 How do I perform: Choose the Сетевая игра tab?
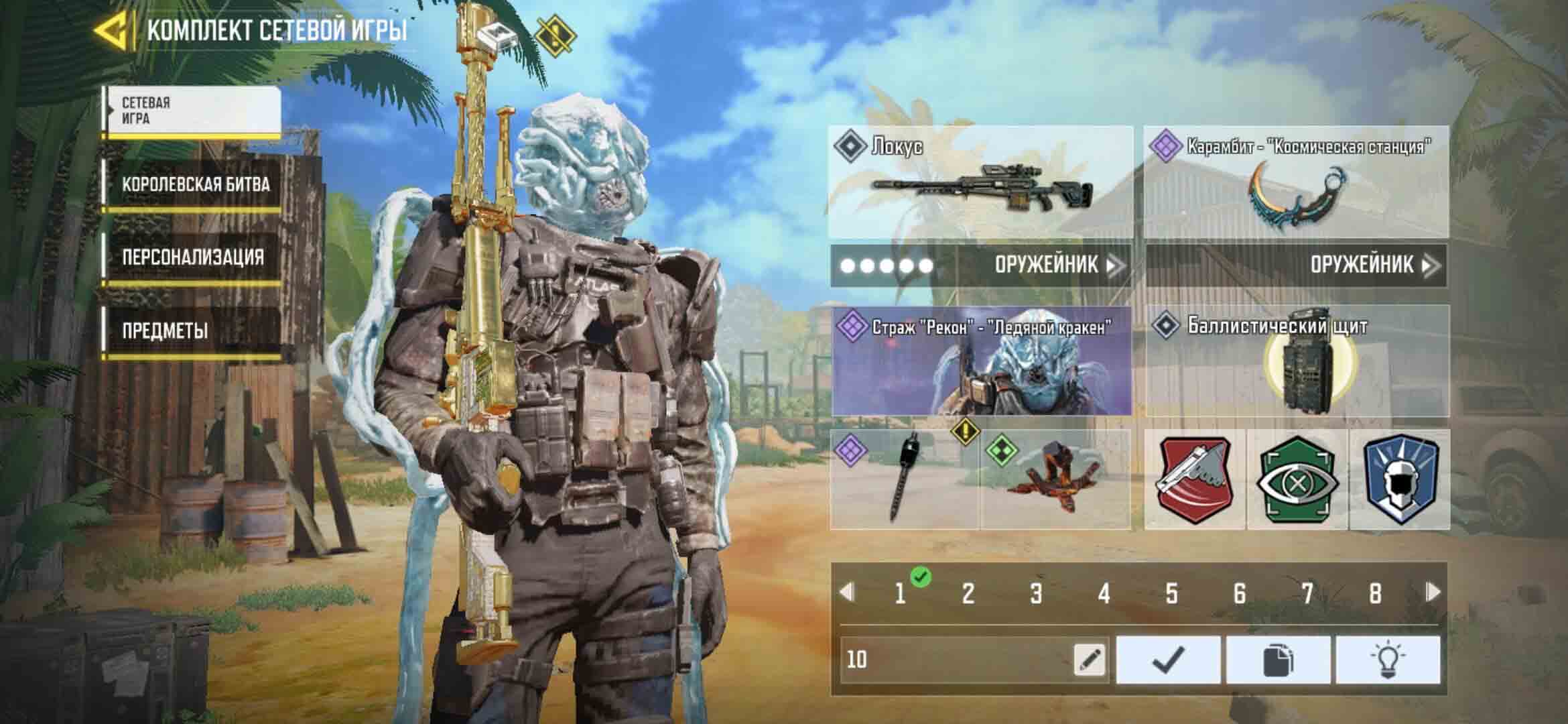tap(193, 111)
